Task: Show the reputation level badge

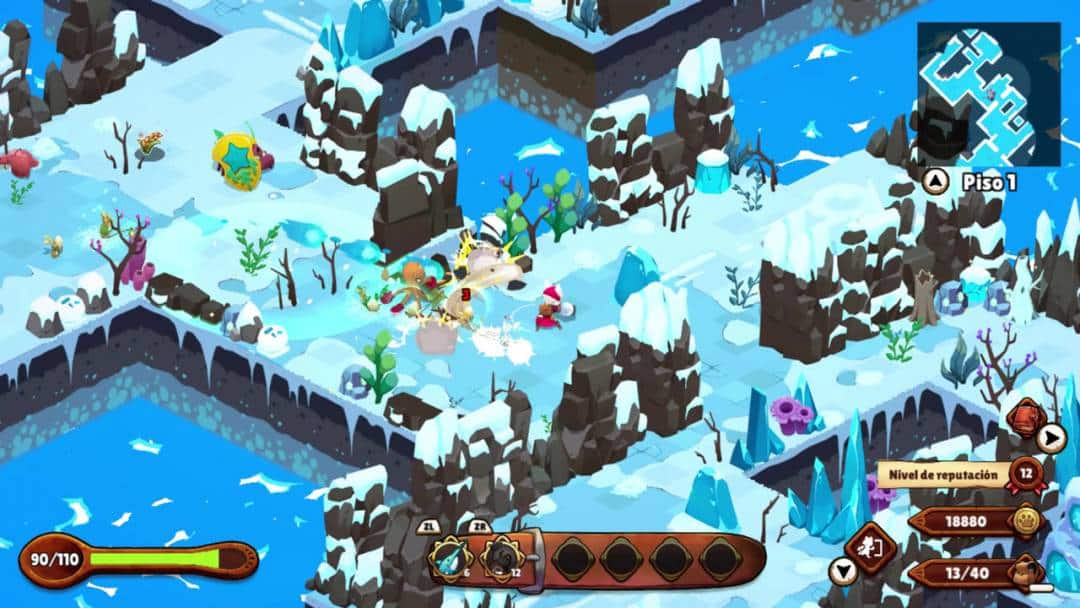Action: pyautogui.click(x=1026, y=473)
